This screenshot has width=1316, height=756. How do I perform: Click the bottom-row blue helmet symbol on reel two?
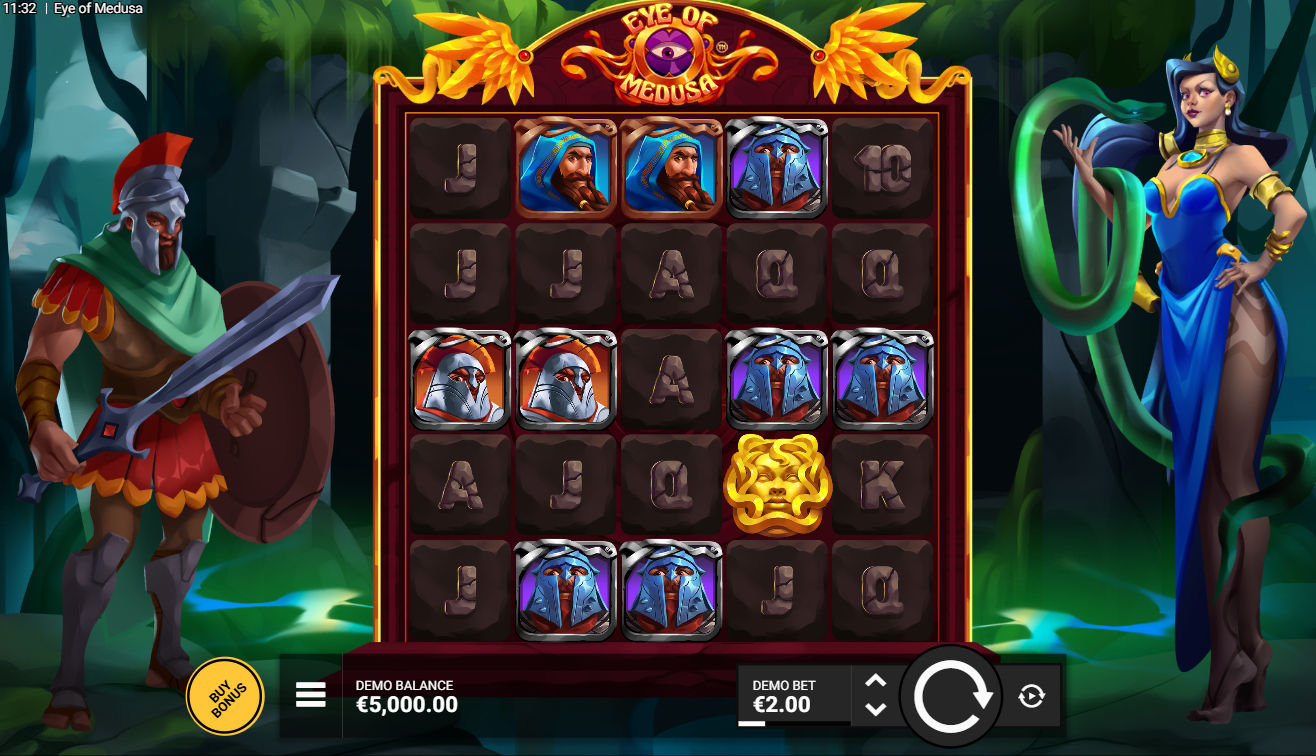pyautogui.click(x=565, y=588)
